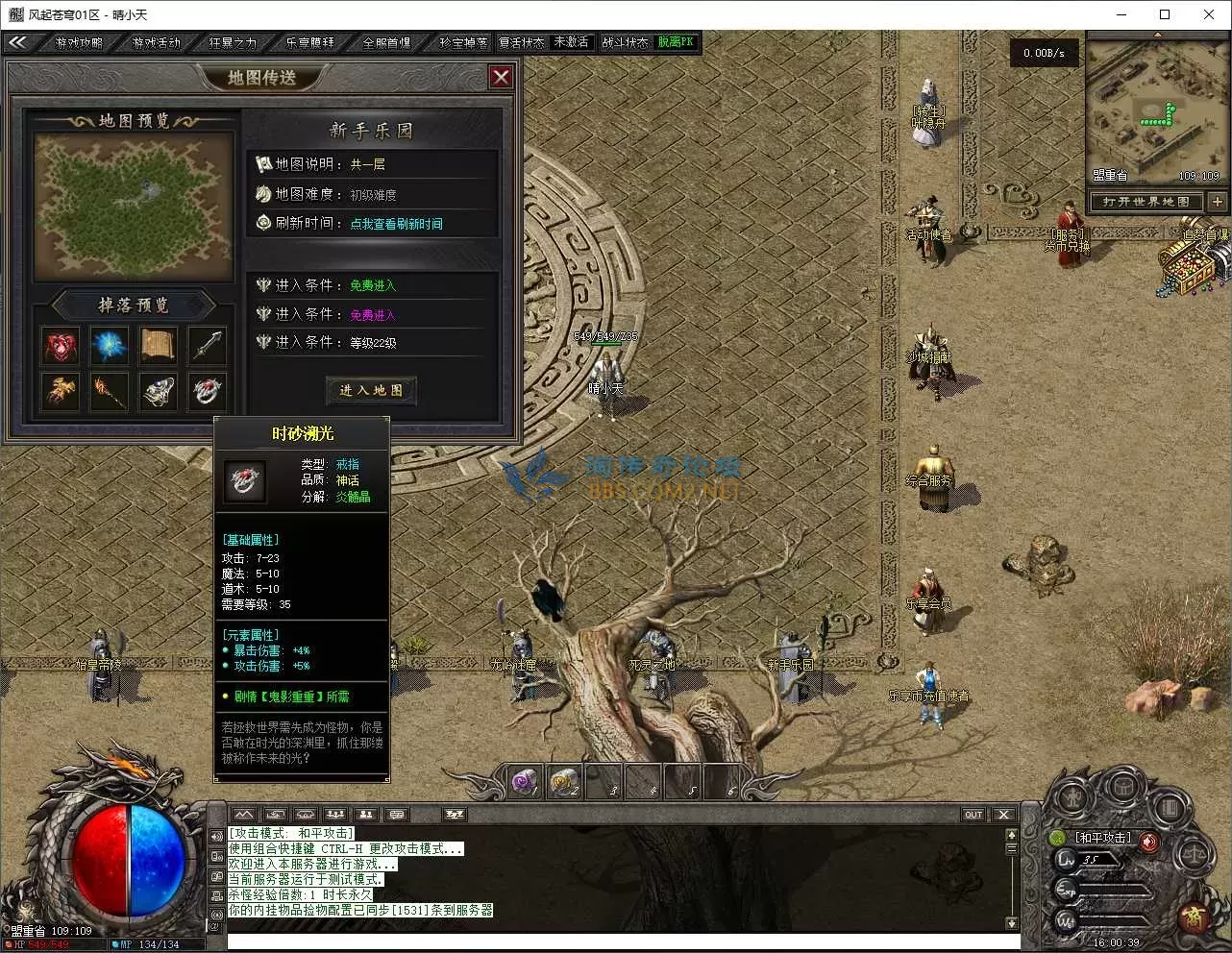Show the 珍宝掉落 treasure drops menu

point(463,42)
